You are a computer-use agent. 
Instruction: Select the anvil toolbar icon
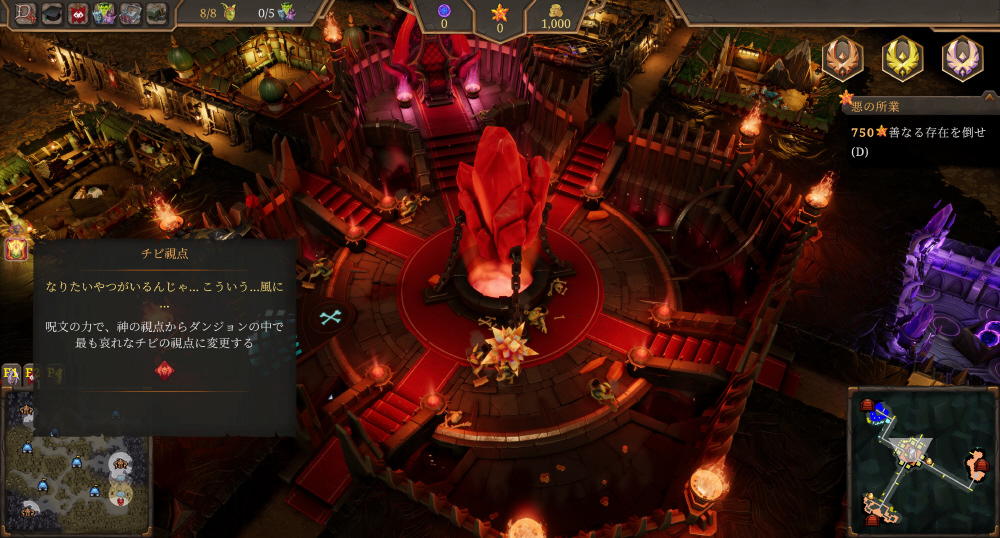(x=157, y=13)
